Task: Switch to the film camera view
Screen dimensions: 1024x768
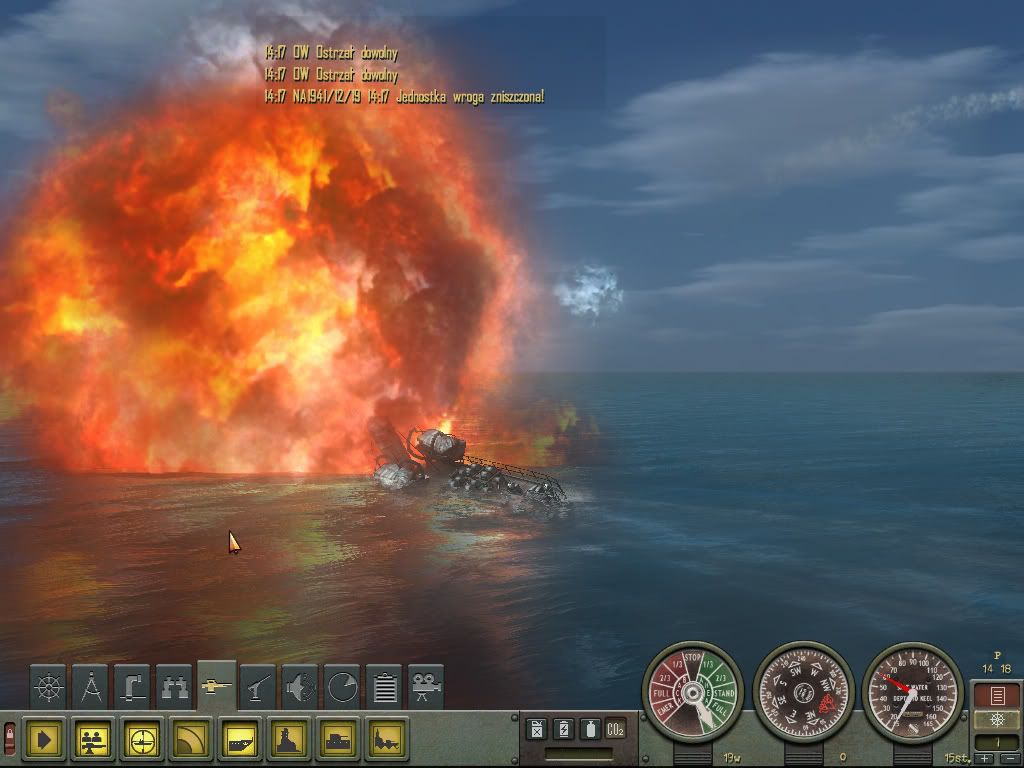Action: click(426, 687)
